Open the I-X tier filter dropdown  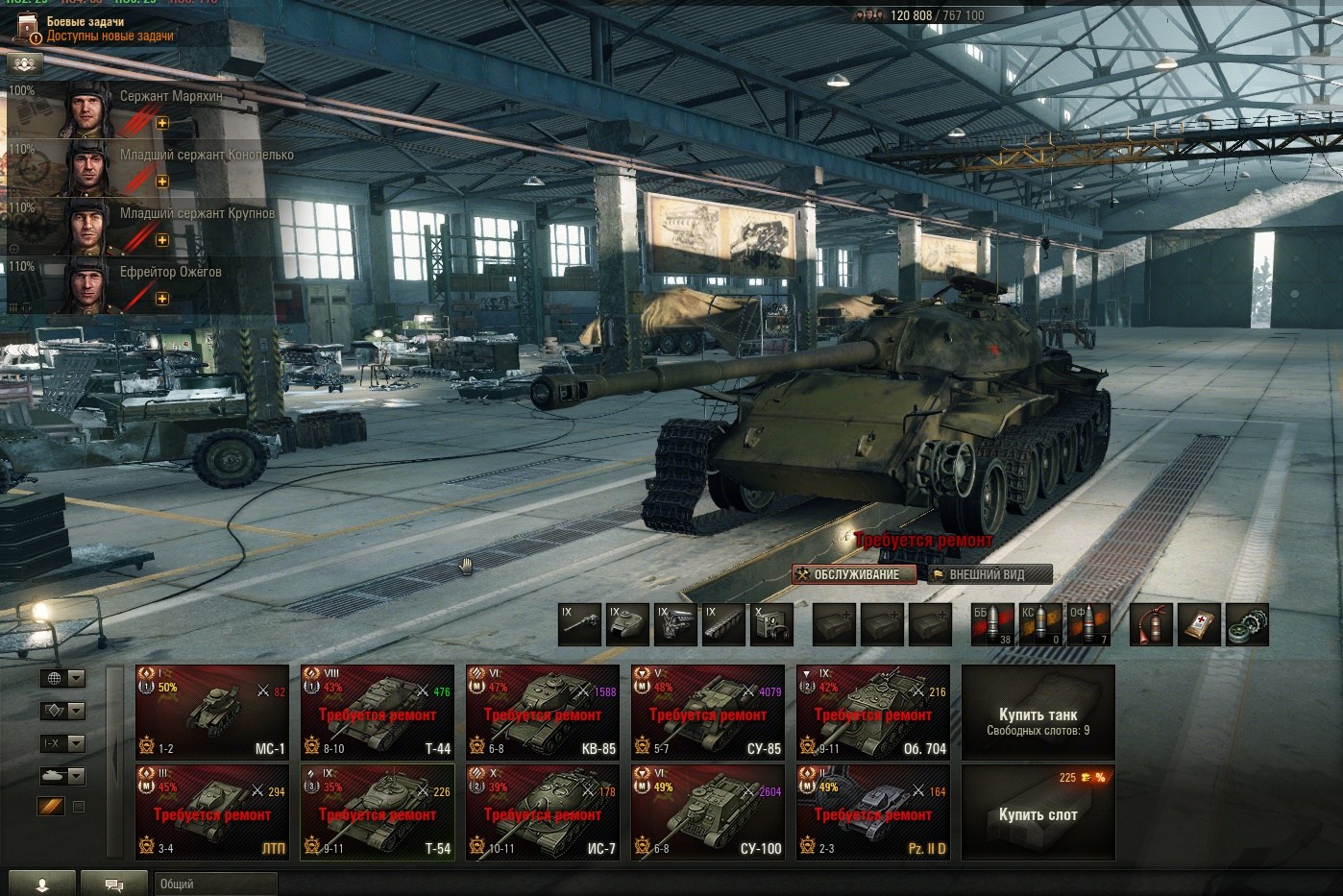[x=62, y=743]
